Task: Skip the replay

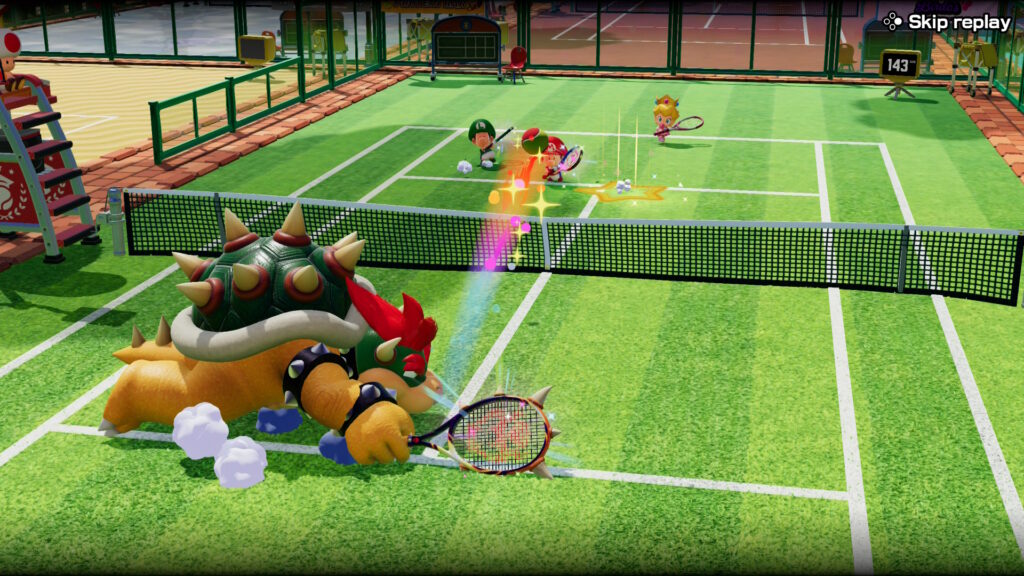Action: (947, 21)
